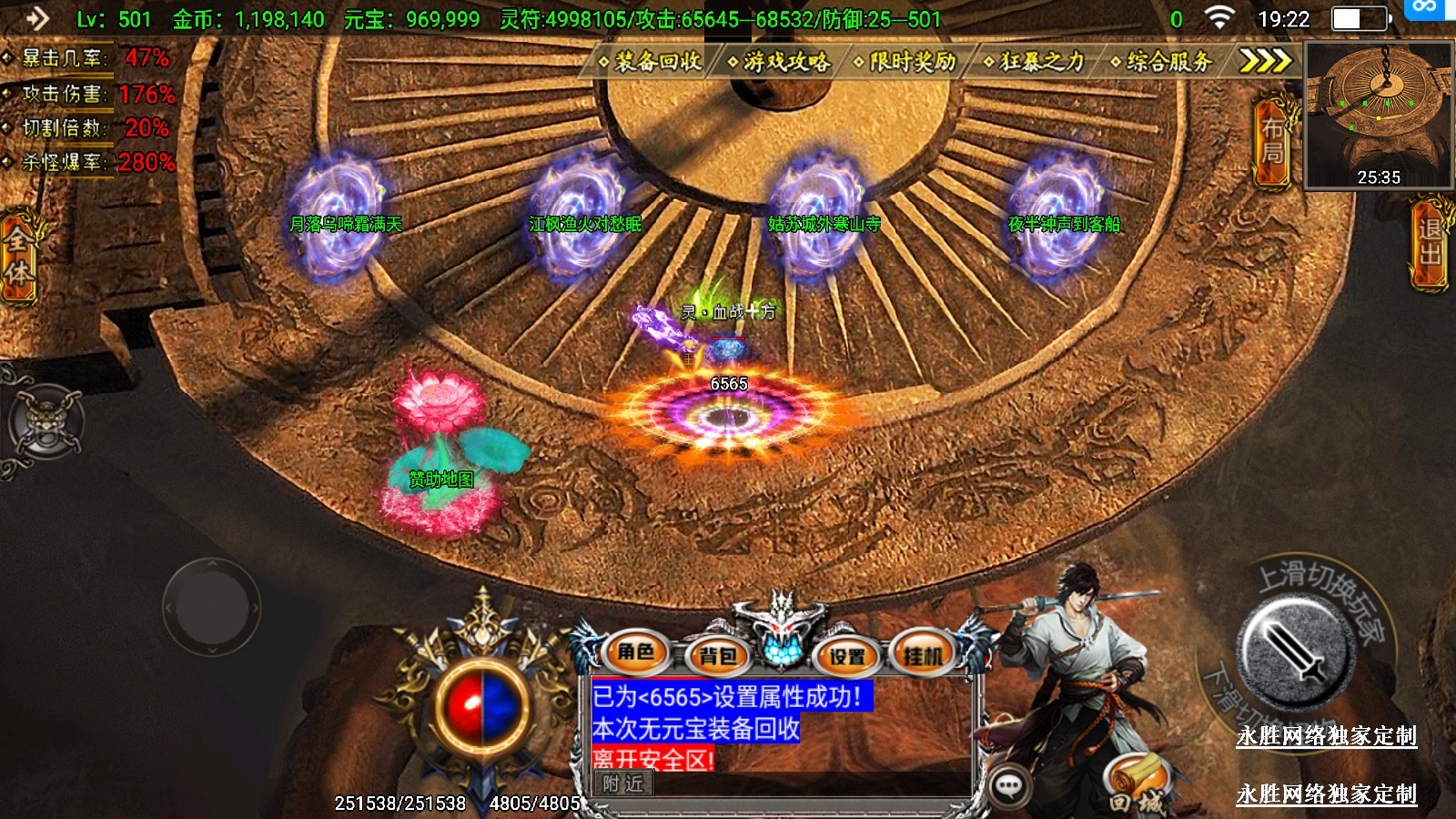Toggle the 全体 attack mode button

click(18, 257)
